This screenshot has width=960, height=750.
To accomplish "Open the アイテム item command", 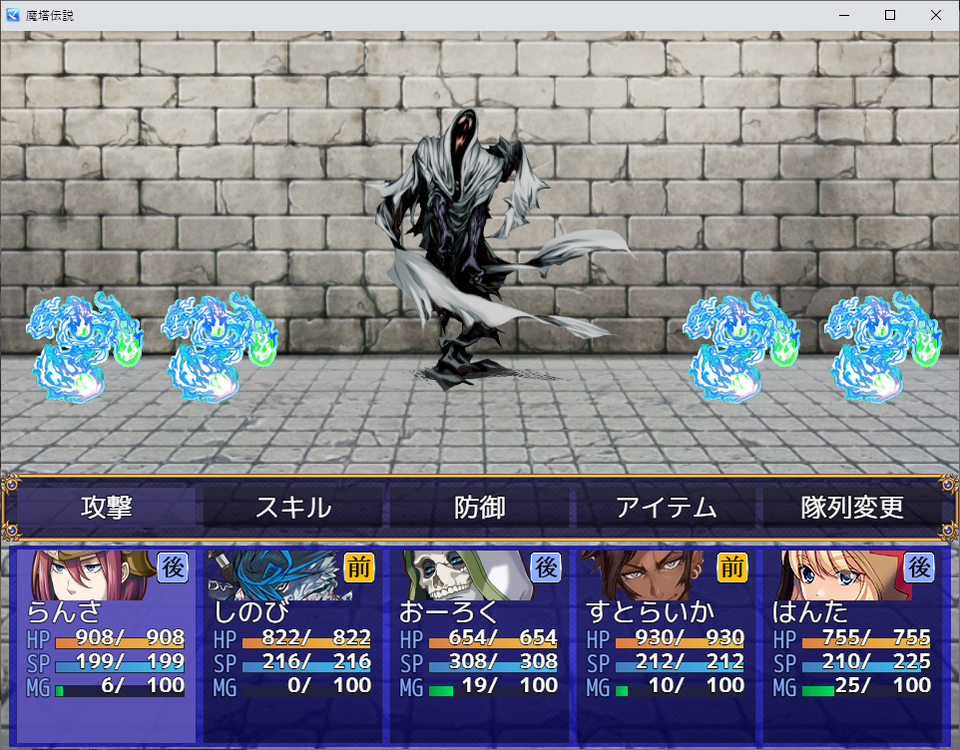I will pyautogui.click(x=666, y=507).
